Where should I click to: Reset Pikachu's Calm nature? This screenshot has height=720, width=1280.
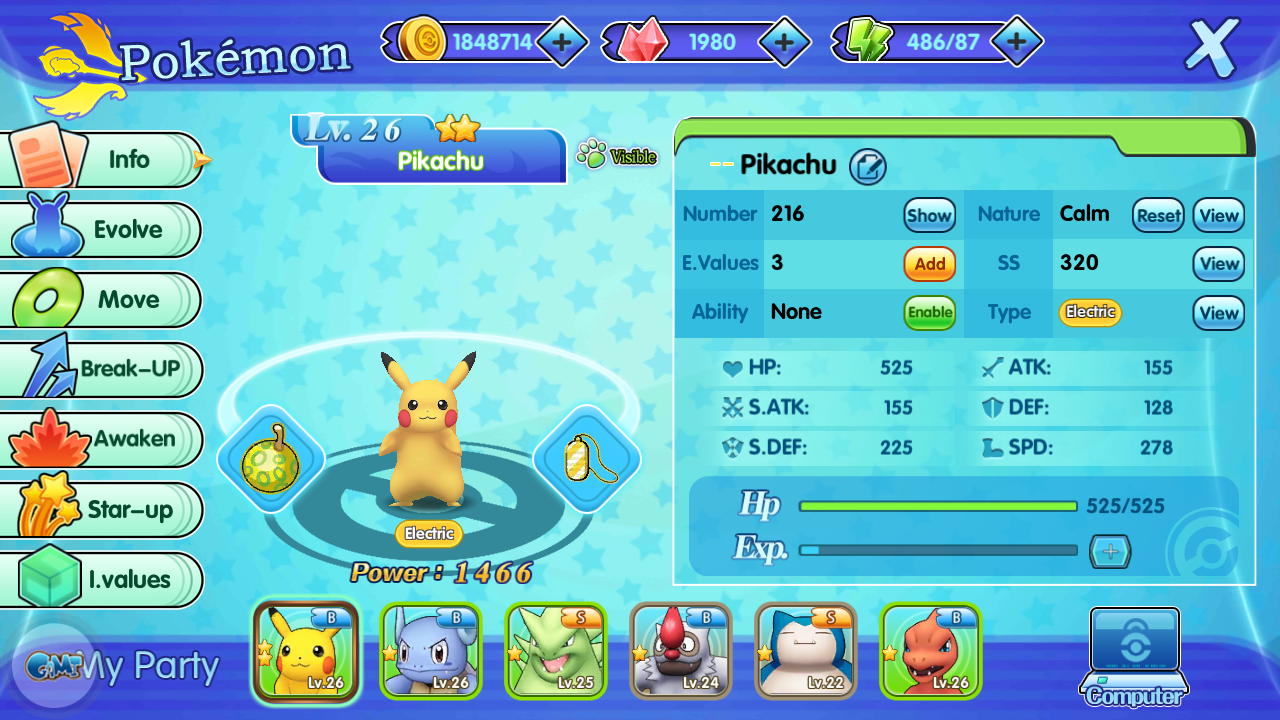(x=1158, y=215)
